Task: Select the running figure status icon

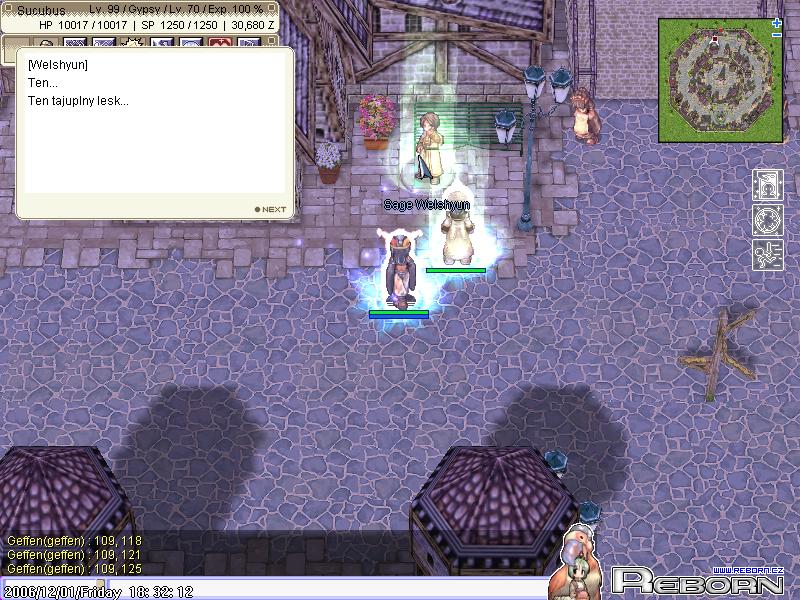Action: coord(766,254)
